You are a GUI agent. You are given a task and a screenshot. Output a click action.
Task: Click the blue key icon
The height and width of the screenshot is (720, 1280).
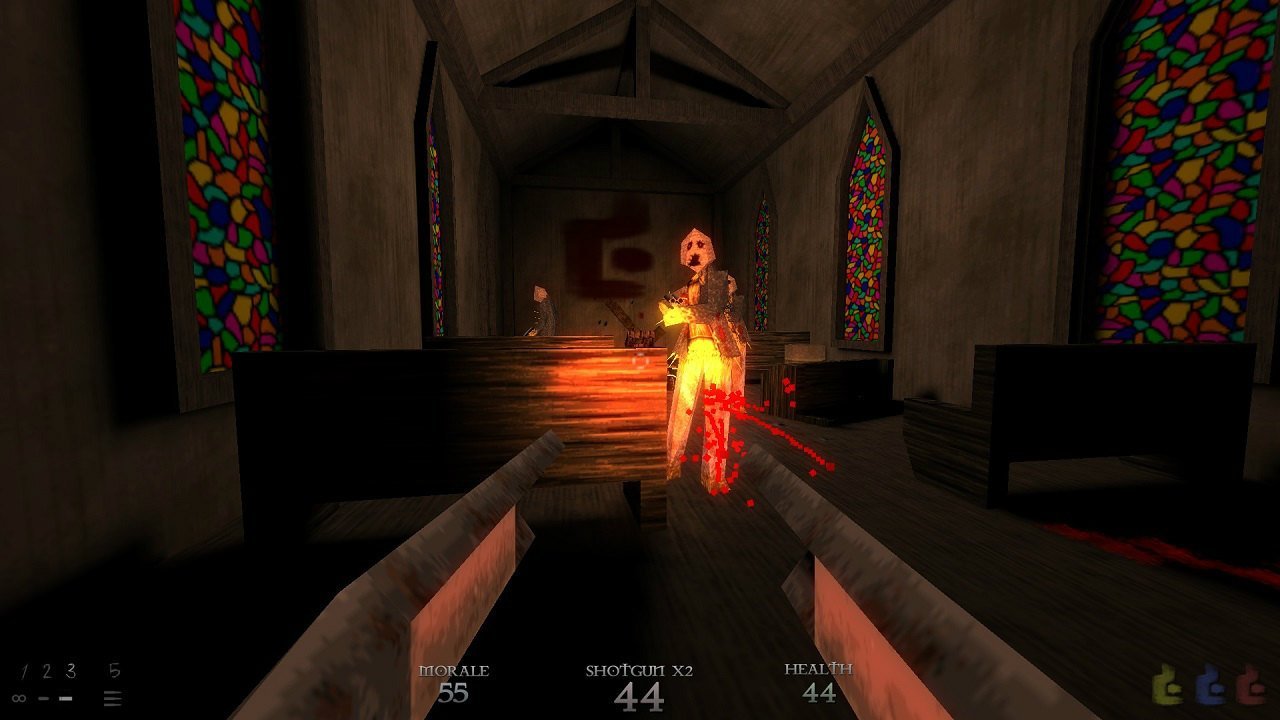coord(1209,684)
